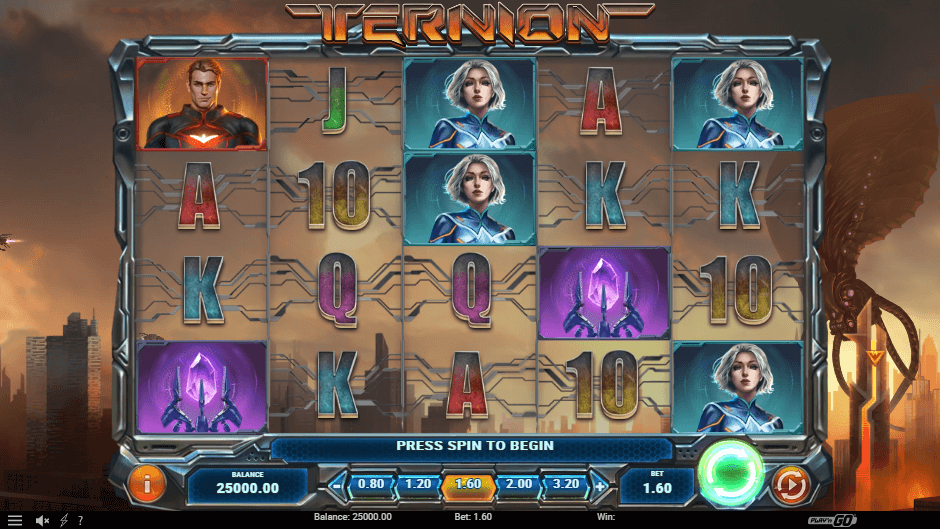Toggle the lightning bolt fast play icon
This screenshot has width=940, height=529.
coord(64,520)
